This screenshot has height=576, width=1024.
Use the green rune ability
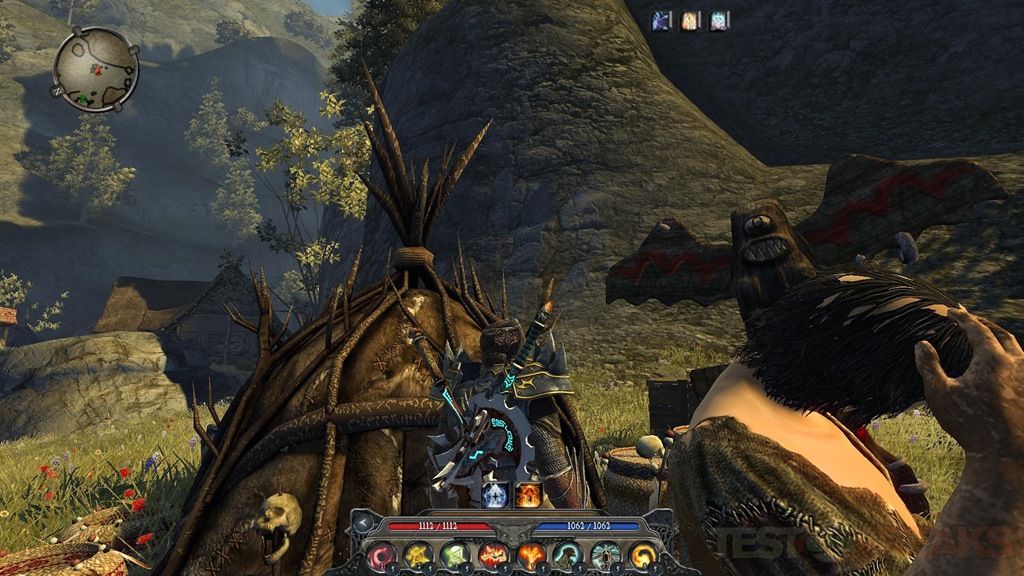click(455, 555)
